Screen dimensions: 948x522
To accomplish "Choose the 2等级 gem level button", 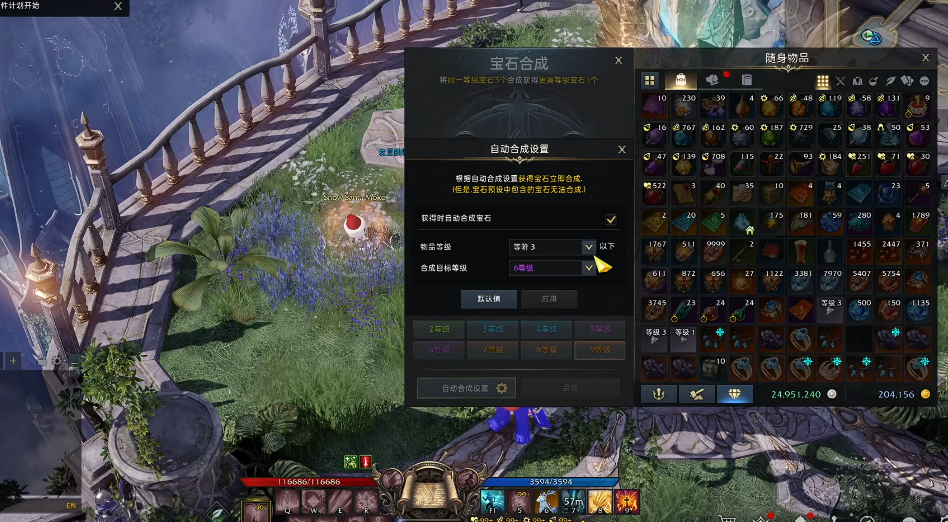I will point(438,329).
